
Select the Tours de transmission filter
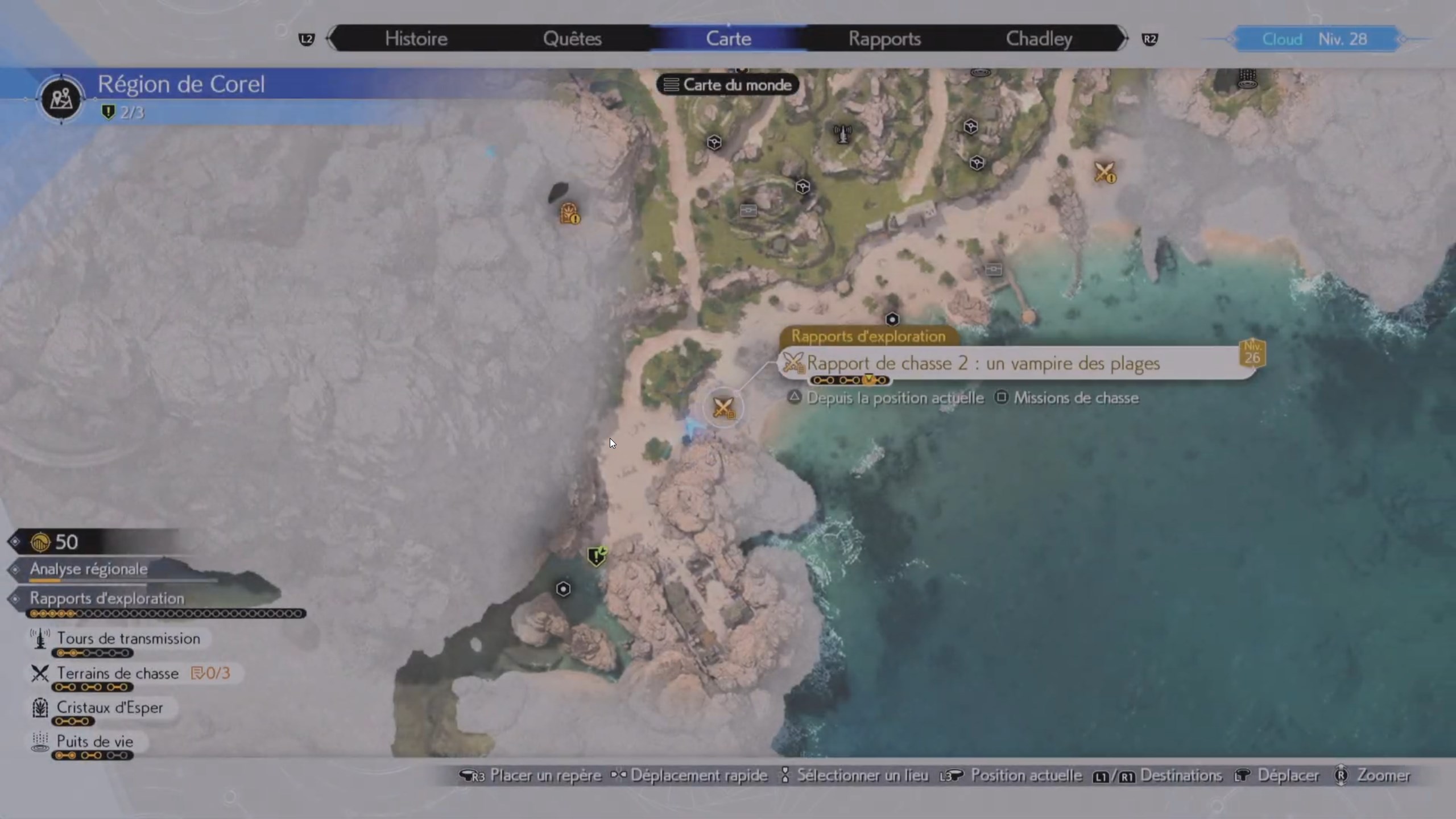128,639
